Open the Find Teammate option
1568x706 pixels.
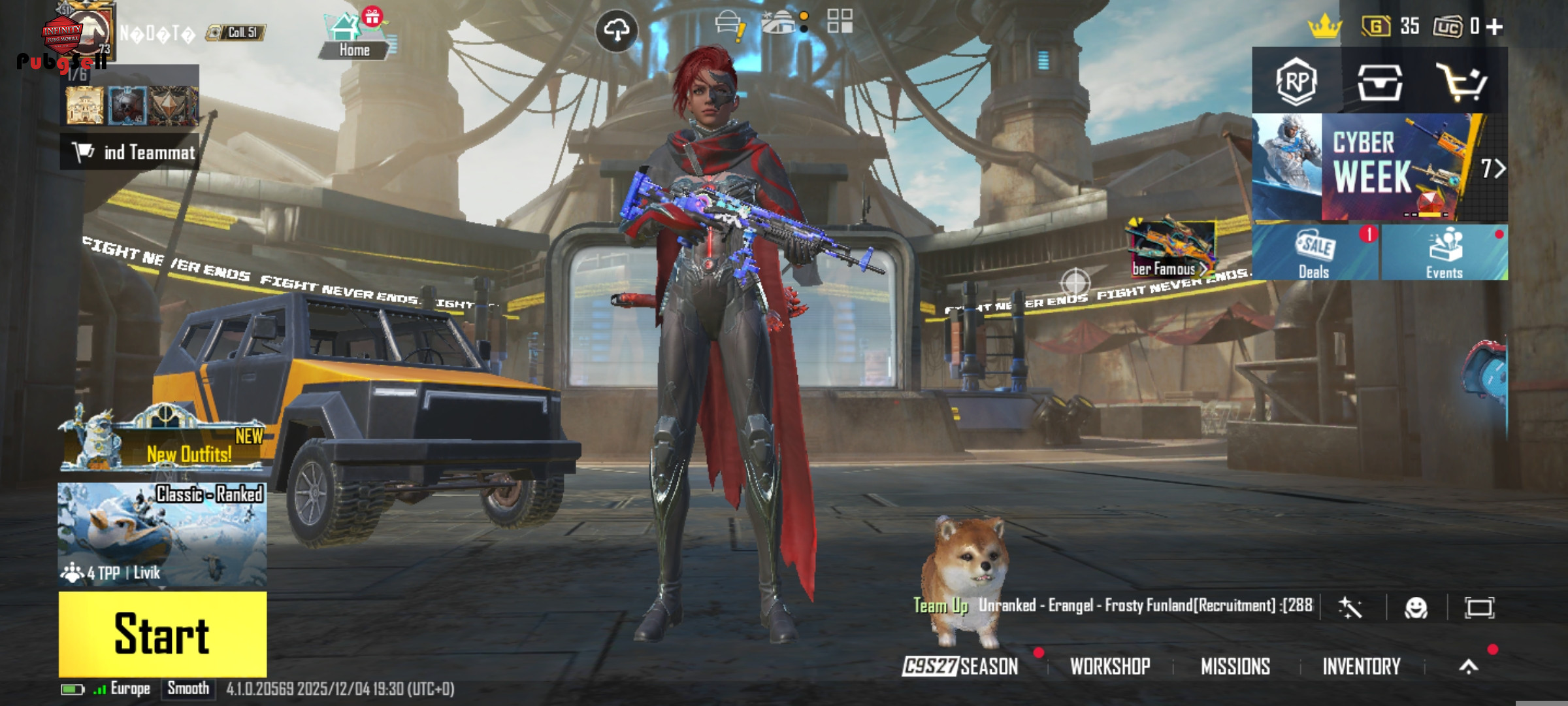tap(131, 152)
